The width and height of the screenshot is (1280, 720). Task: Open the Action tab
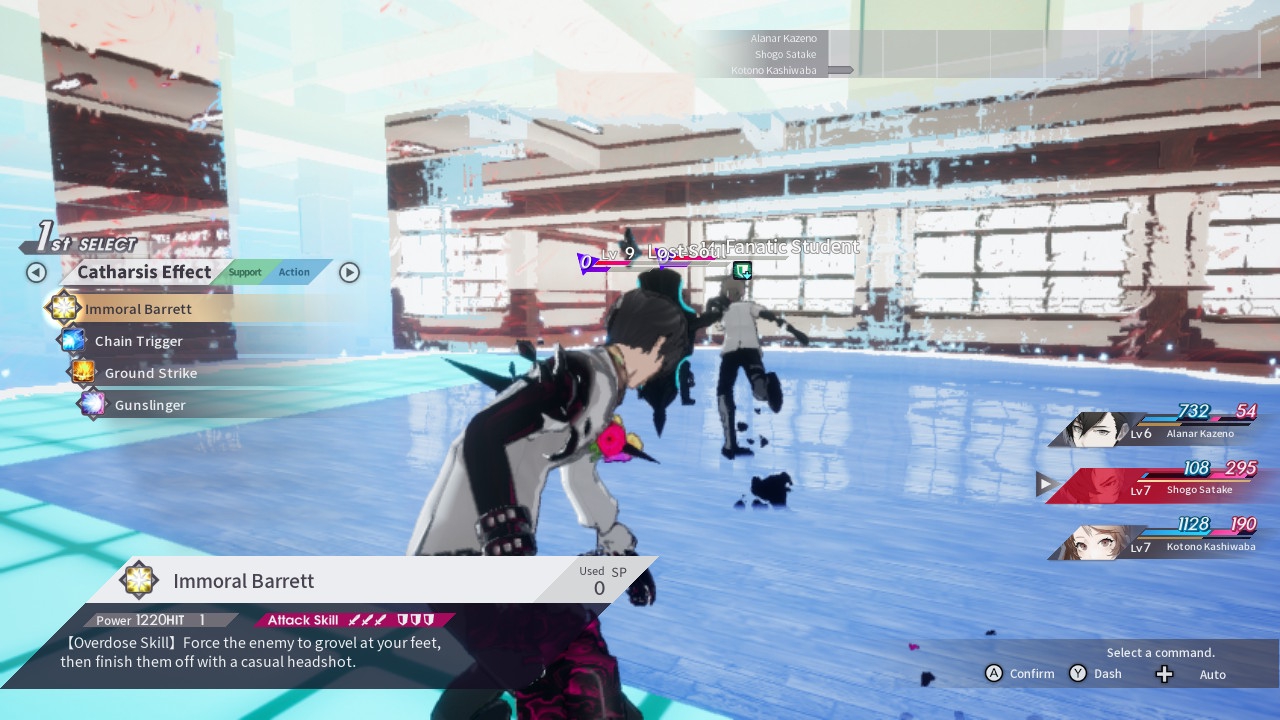tap(294, 272)
